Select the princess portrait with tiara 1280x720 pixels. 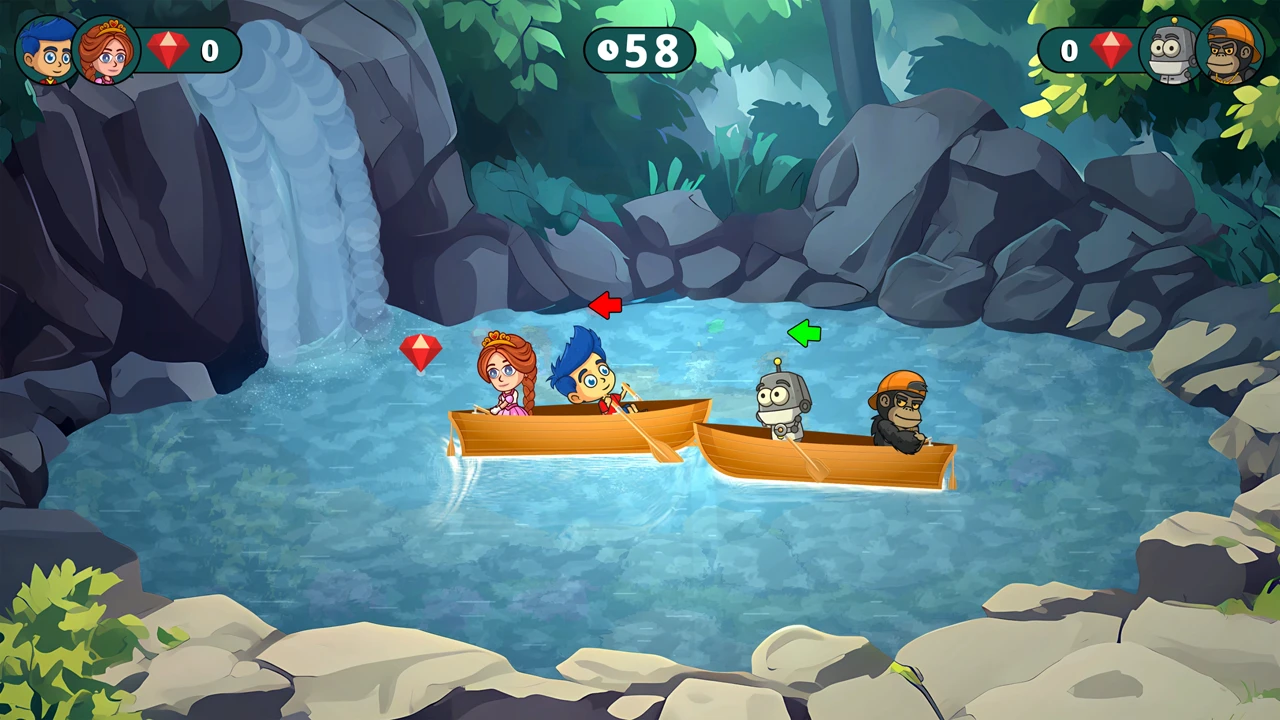click(x=105, y=50)
